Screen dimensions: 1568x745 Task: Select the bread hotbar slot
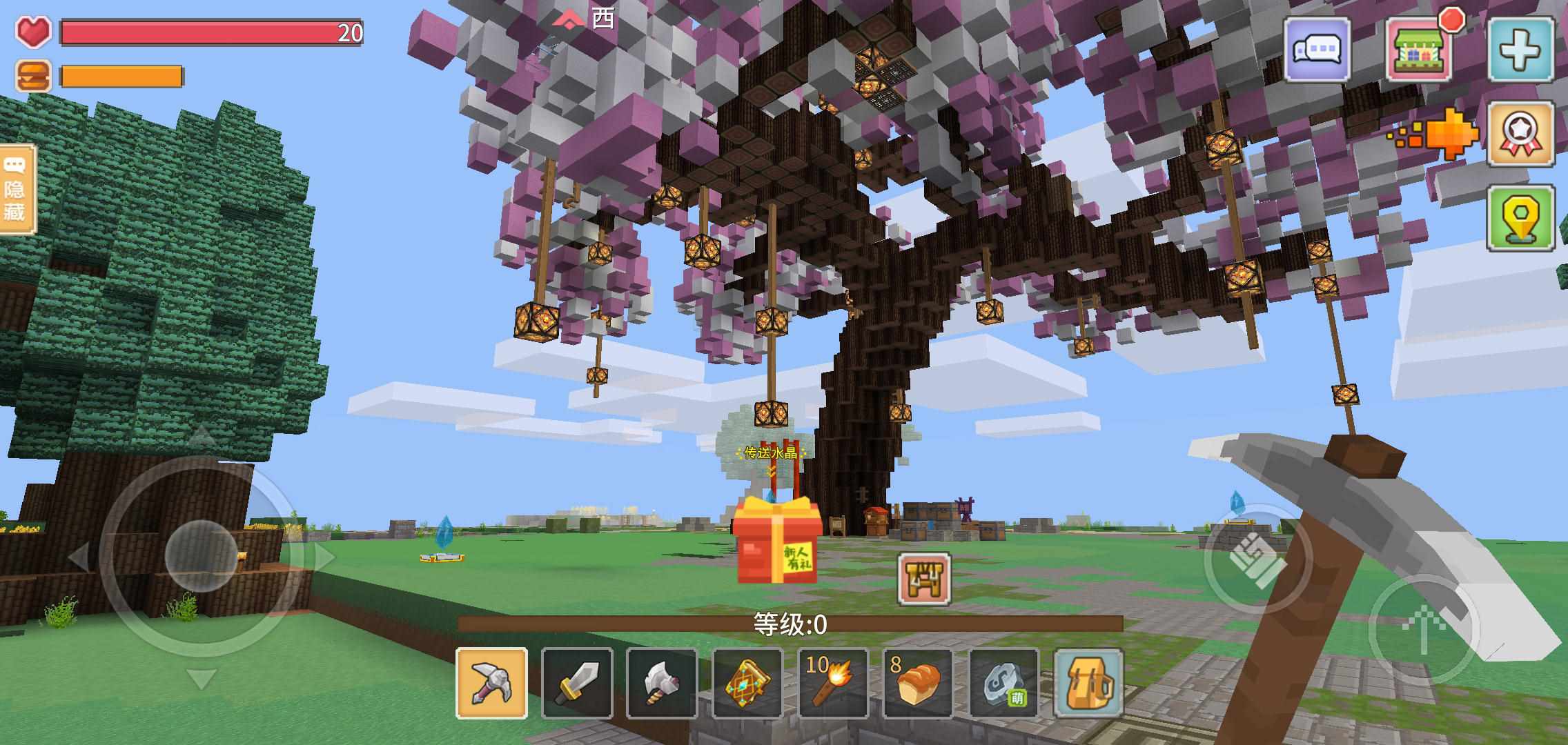click(918, 684)
